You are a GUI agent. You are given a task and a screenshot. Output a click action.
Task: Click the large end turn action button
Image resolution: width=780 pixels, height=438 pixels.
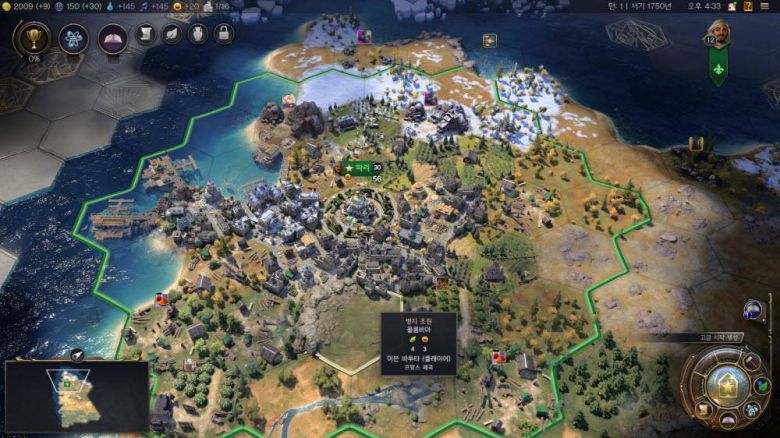727,386
